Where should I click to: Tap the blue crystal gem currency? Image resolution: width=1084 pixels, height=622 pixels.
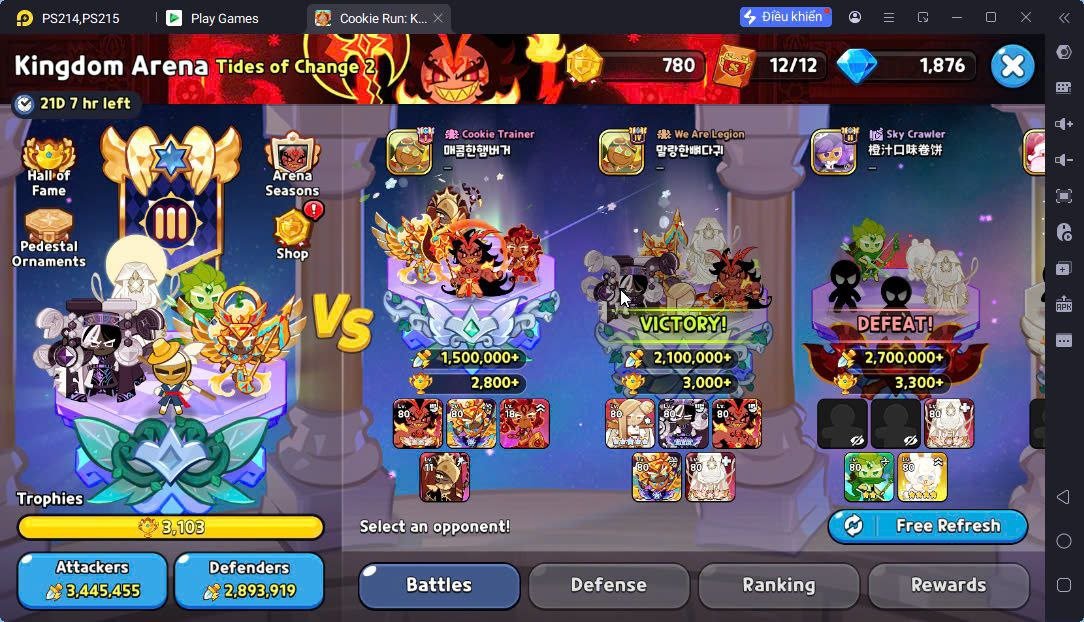pos(857,66)
